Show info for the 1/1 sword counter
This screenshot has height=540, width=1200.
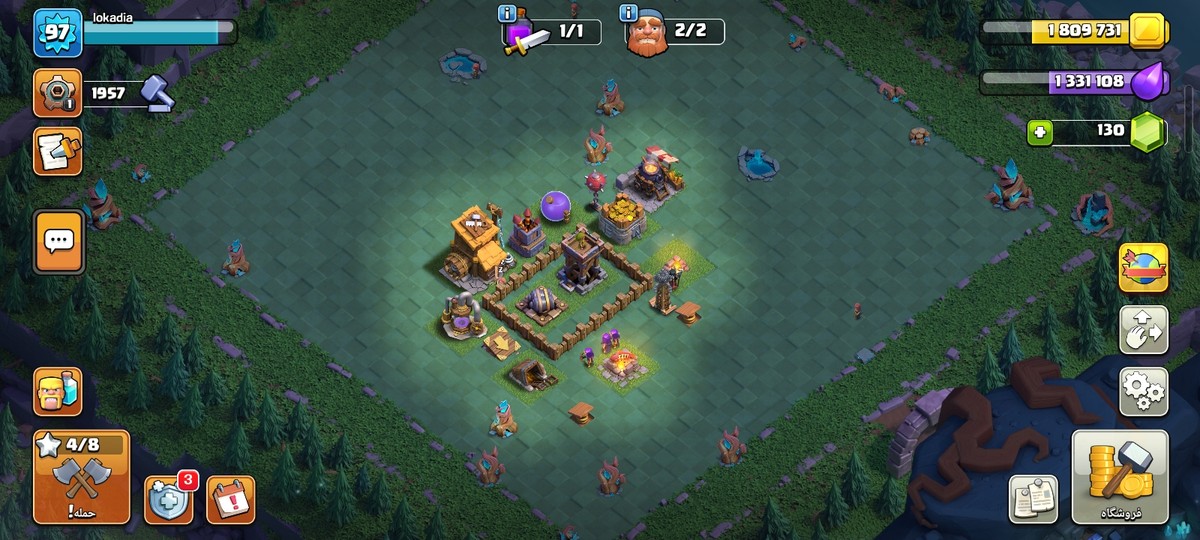click(x=508, y=14)
